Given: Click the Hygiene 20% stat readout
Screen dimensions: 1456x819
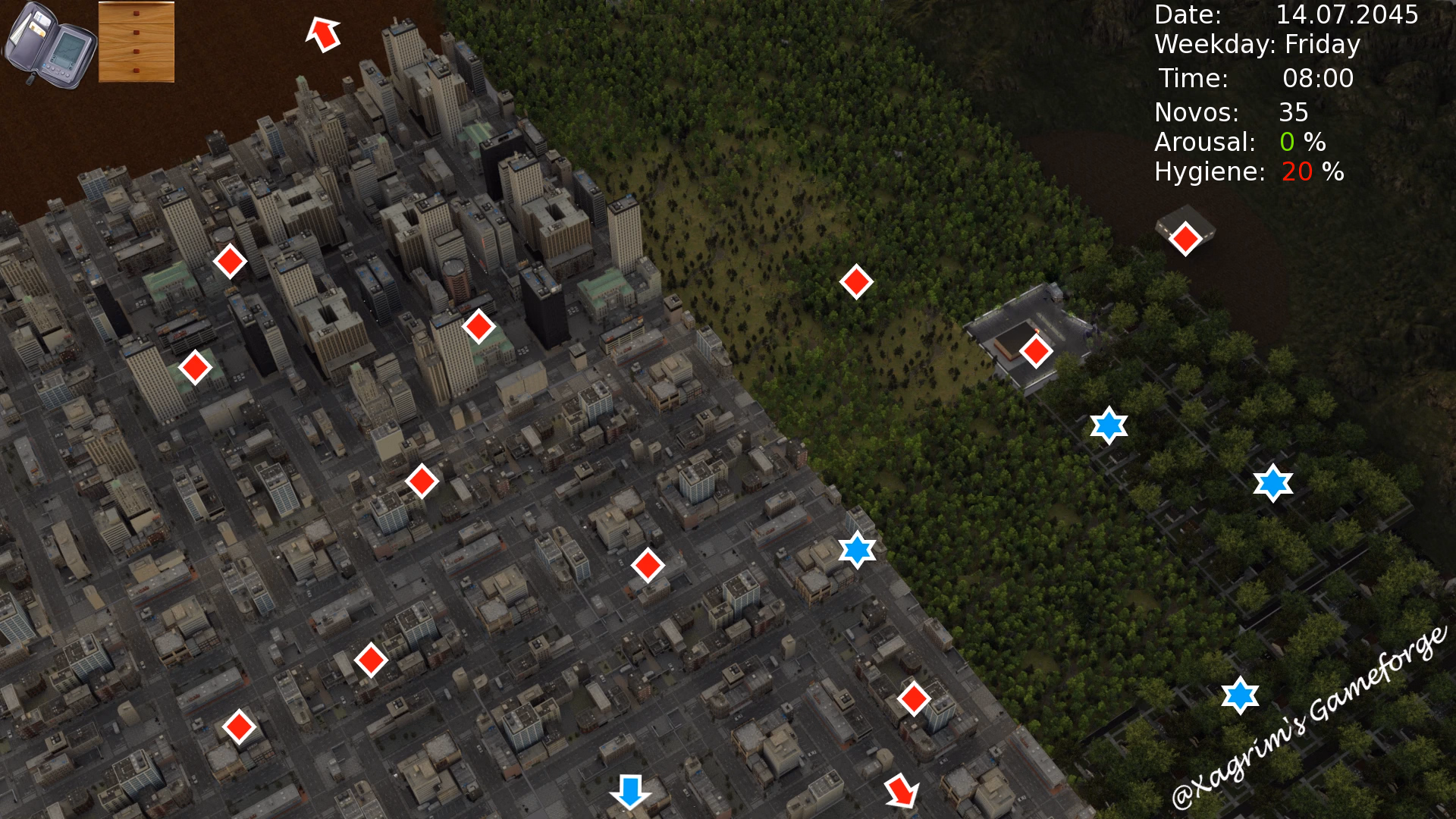Looking at the screenshot, I should click(1247, 172).
